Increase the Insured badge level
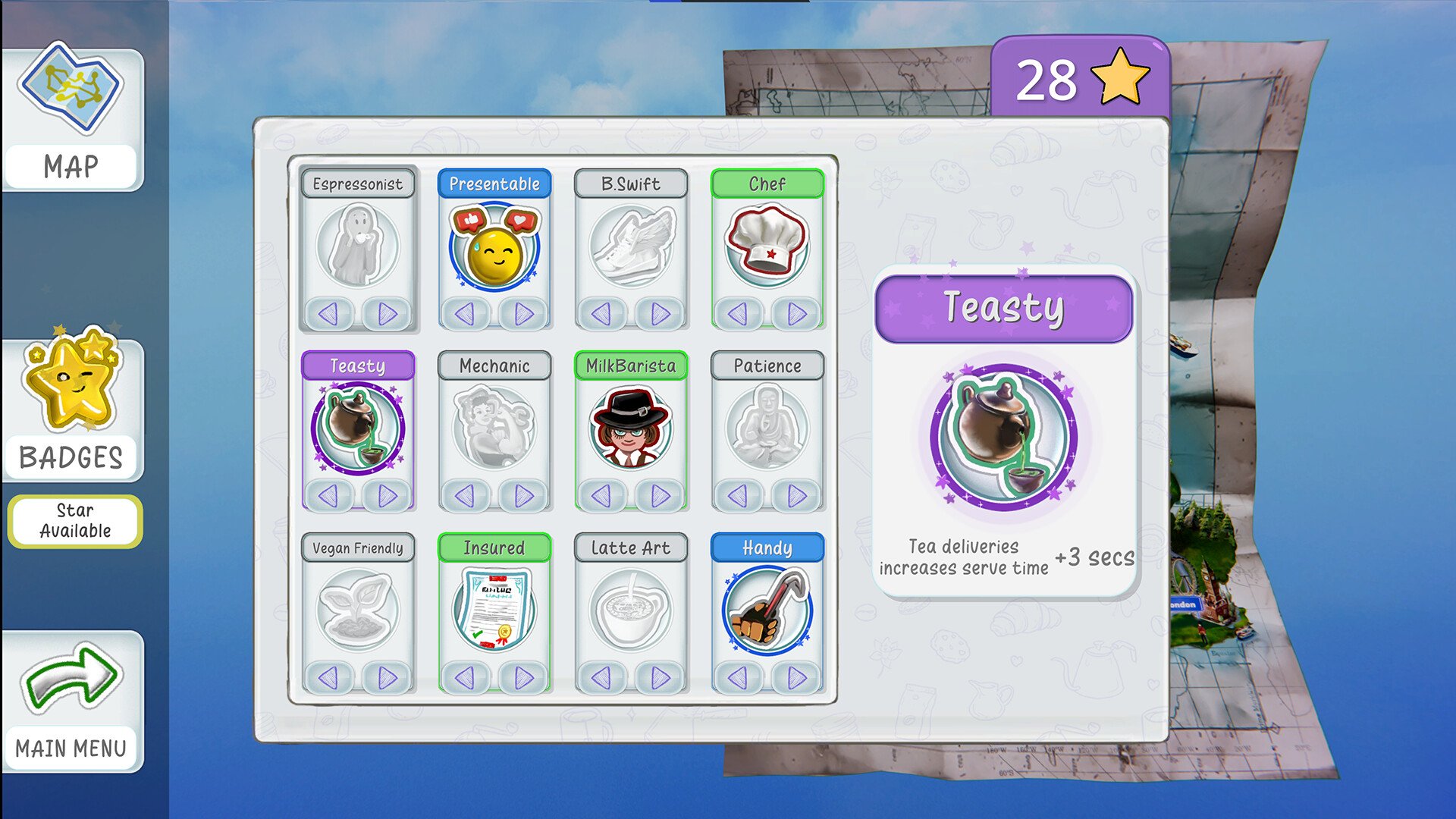Screen dimensions: 1456x819 pyautogui.click(x=523, y=677)
